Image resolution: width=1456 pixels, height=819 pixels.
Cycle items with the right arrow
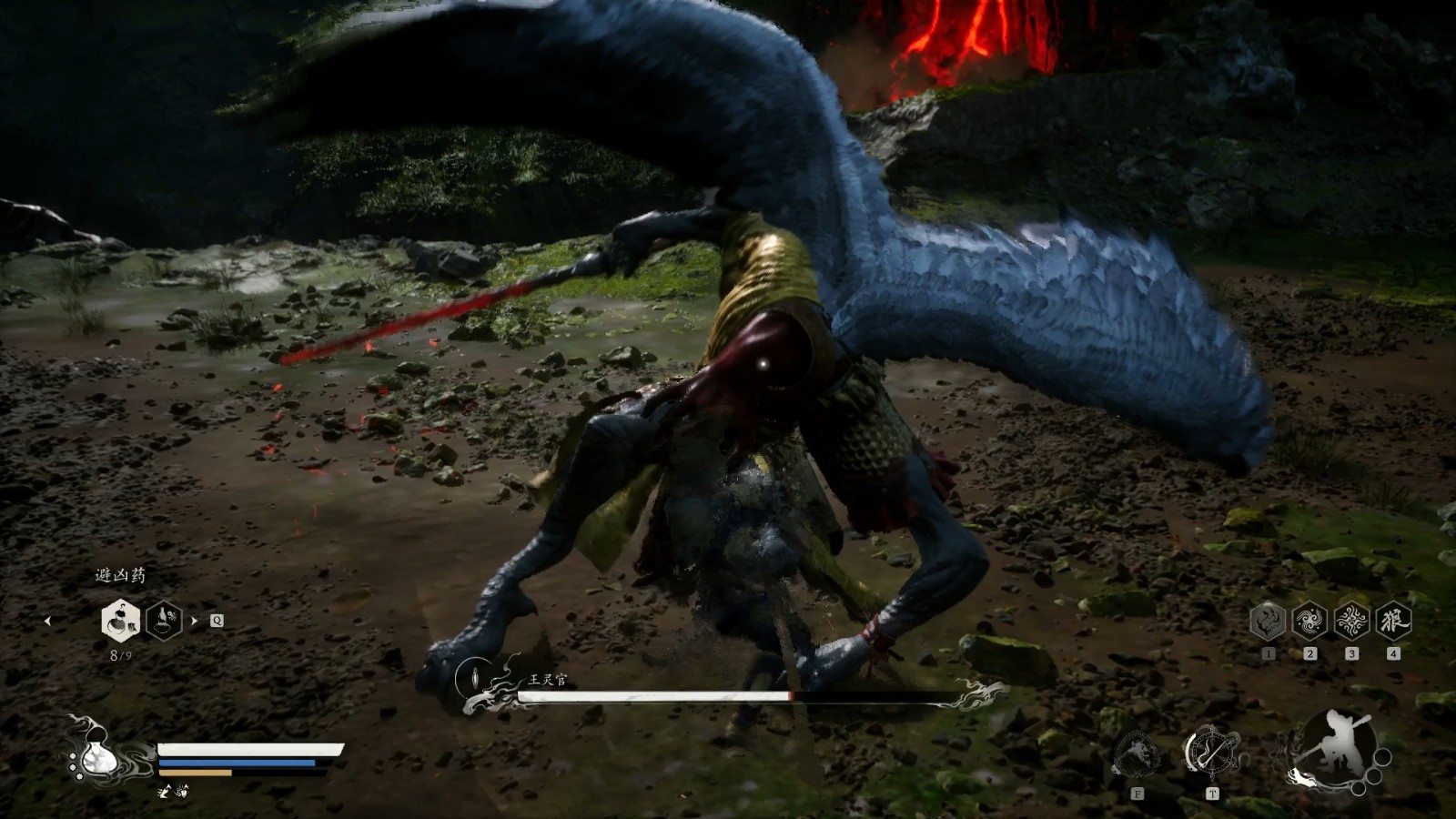[194, 622]
